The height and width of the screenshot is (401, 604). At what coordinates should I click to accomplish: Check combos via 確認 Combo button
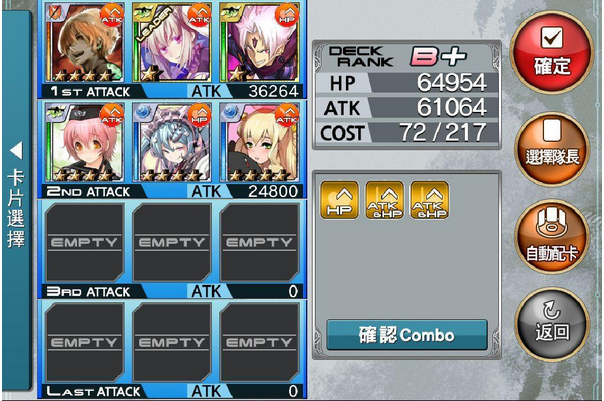pyautogui.click(x=406, y=335)
